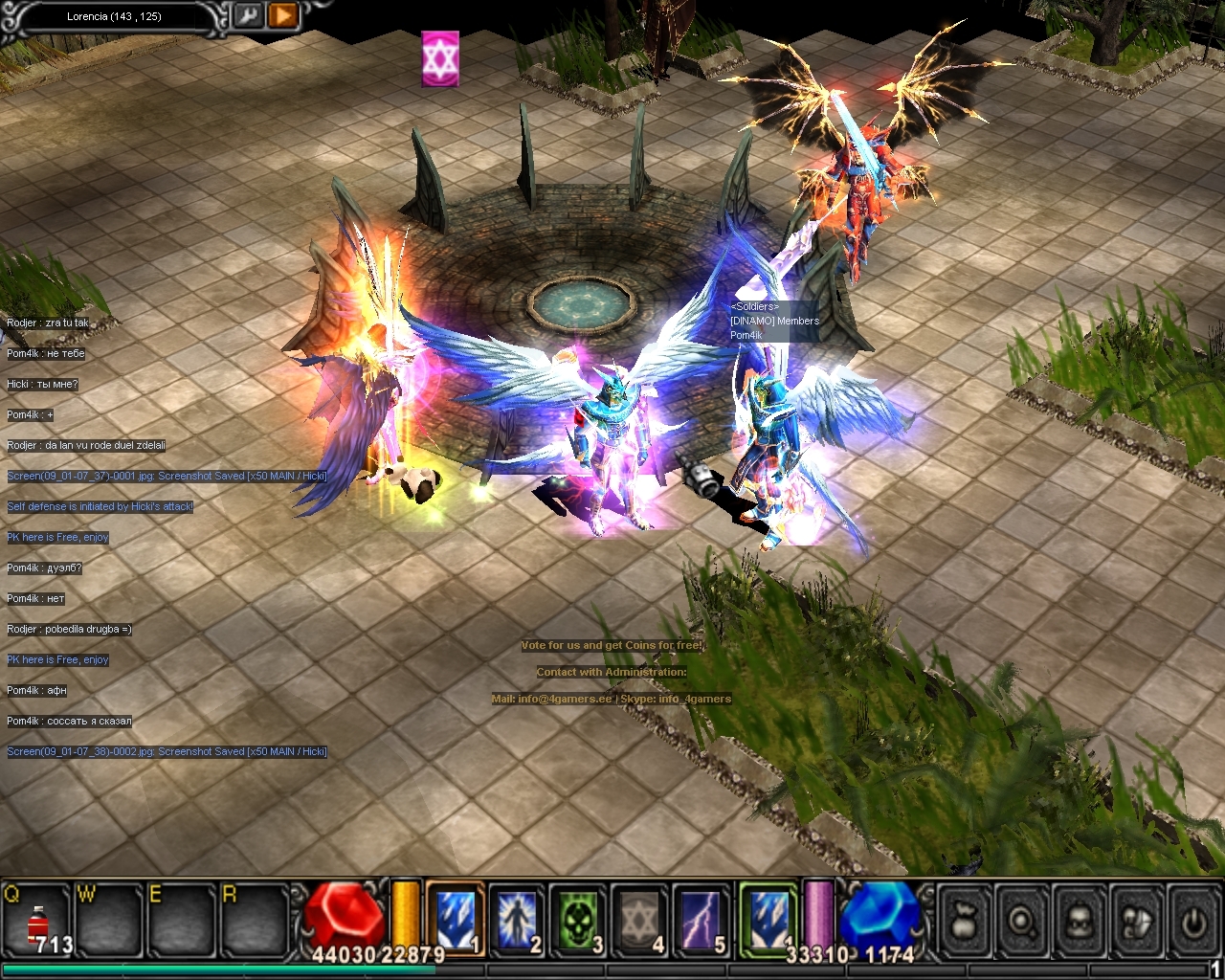Cast the purple lightning skill in slot 5
The height and width of the screenshot is (980, 1225).
pyautogui.click(x=701, y=919)
